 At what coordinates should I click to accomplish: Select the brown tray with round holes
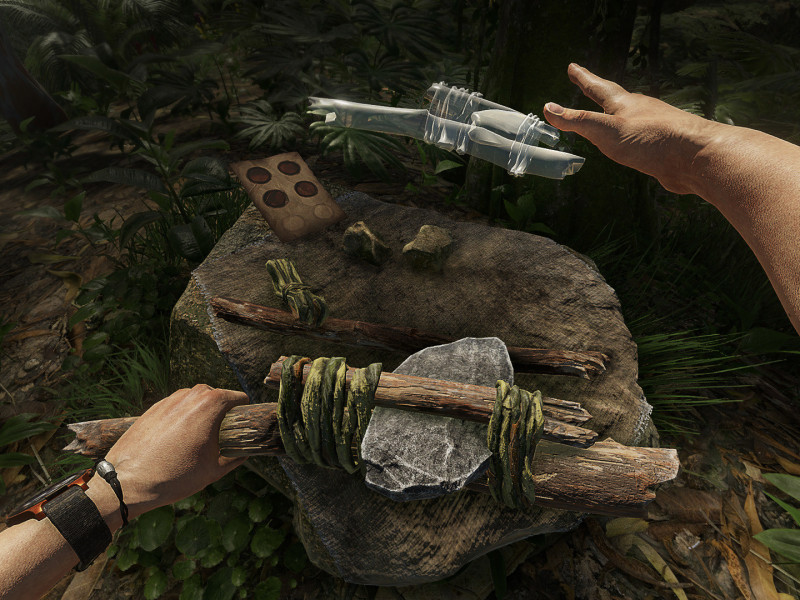click(287, 193)
